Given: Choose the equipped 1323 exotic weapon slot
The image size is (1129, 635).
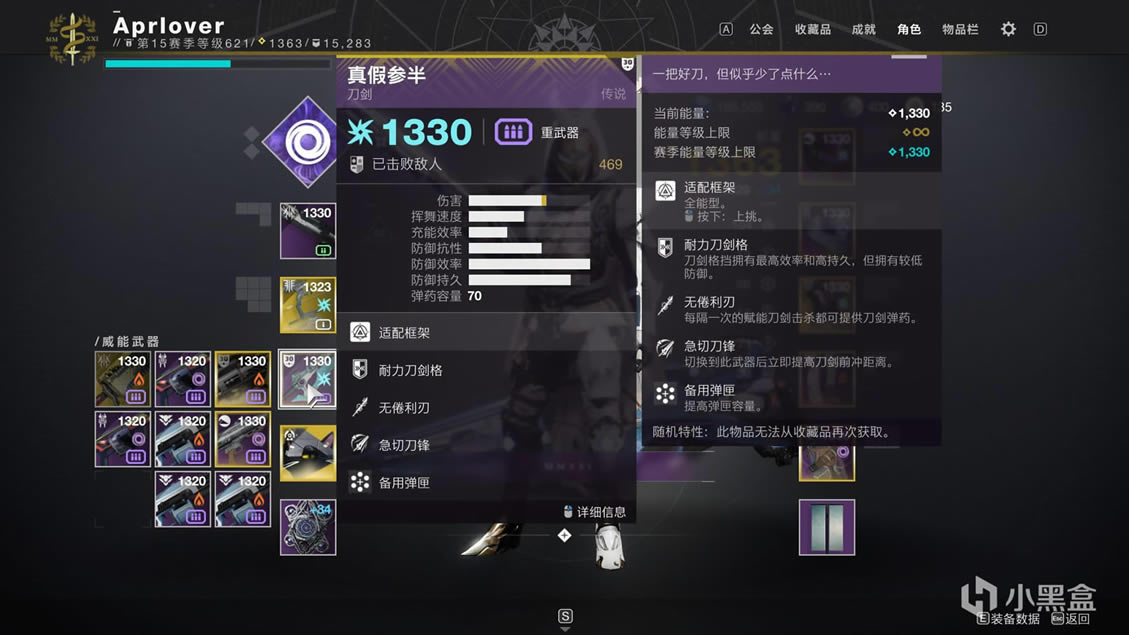Looking at the screenshot, I should pos(308,305).
